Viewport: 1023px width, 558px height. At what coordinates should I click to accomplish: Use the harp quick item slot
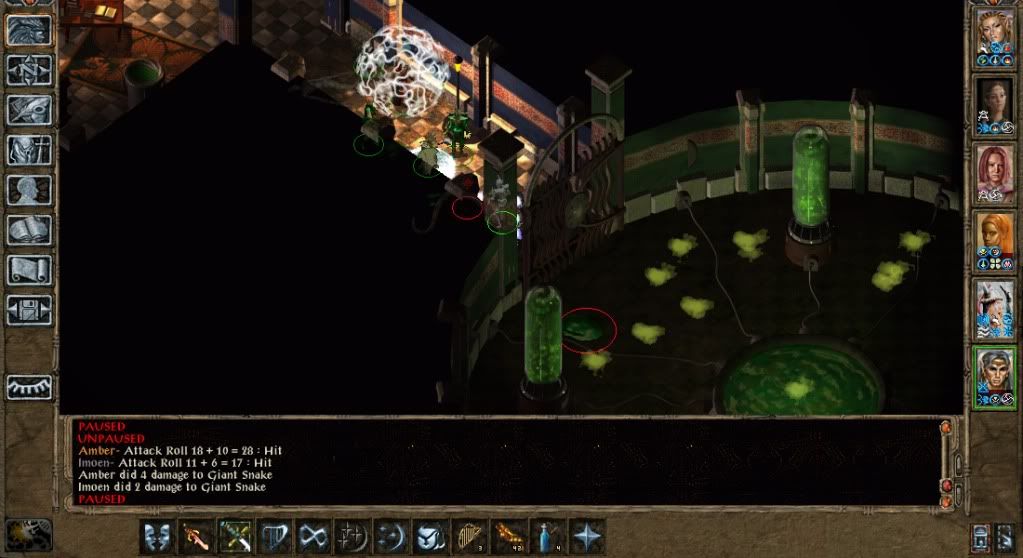469,535
